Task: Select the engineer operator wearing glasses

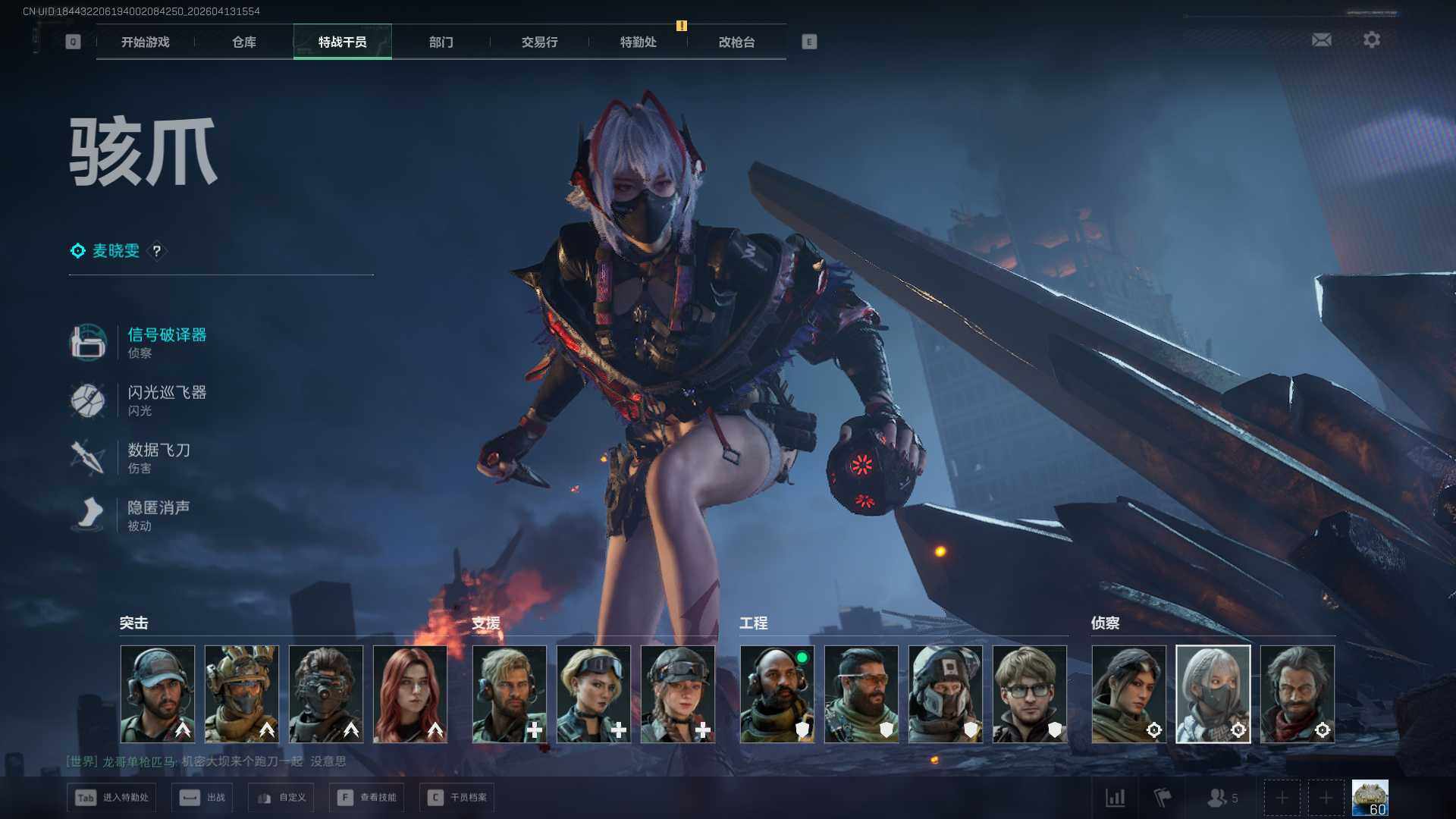Action: [x=1029, y=694]
